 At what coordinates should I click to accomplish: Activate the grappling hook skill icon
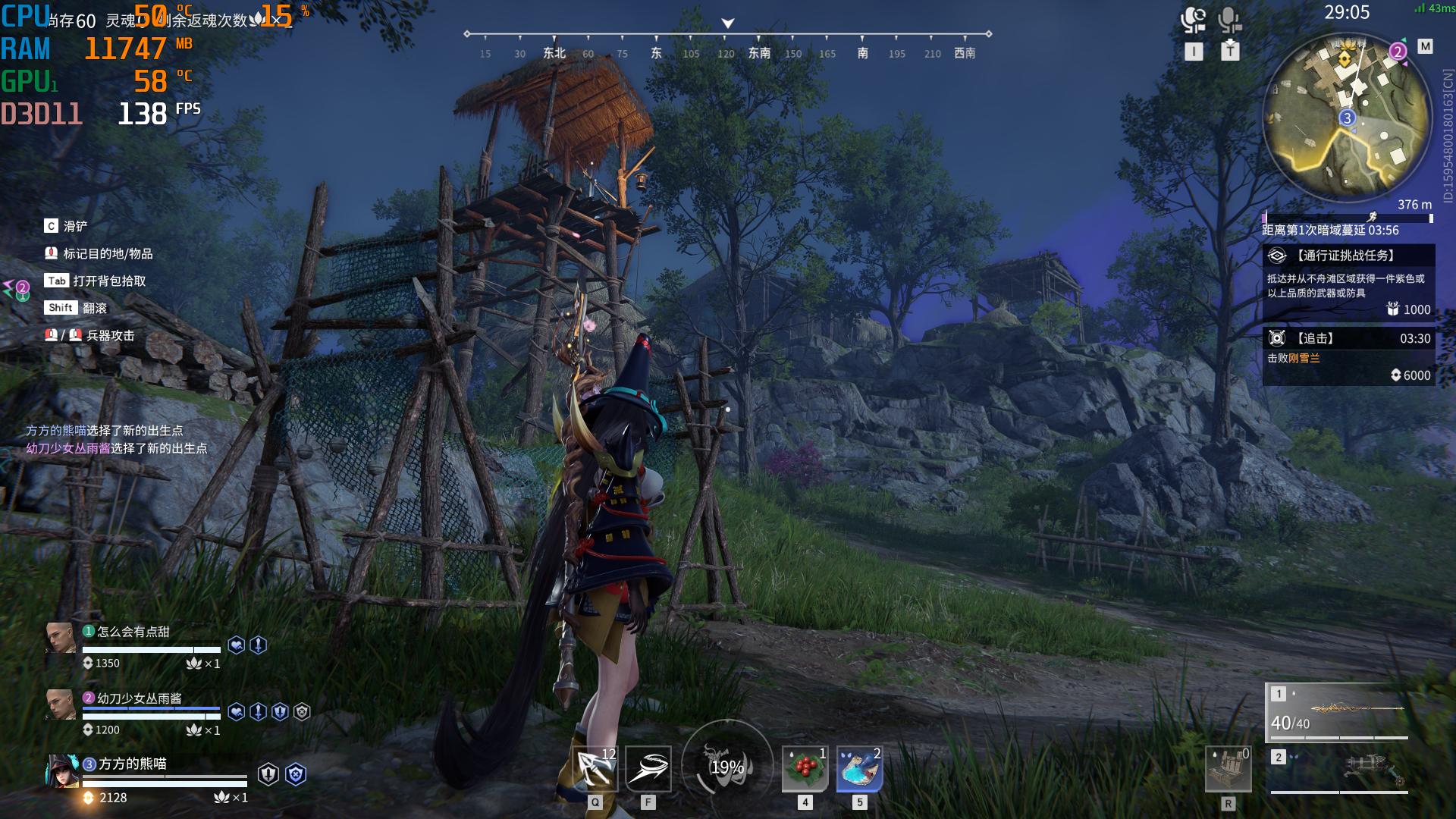(x=595, y=769)
